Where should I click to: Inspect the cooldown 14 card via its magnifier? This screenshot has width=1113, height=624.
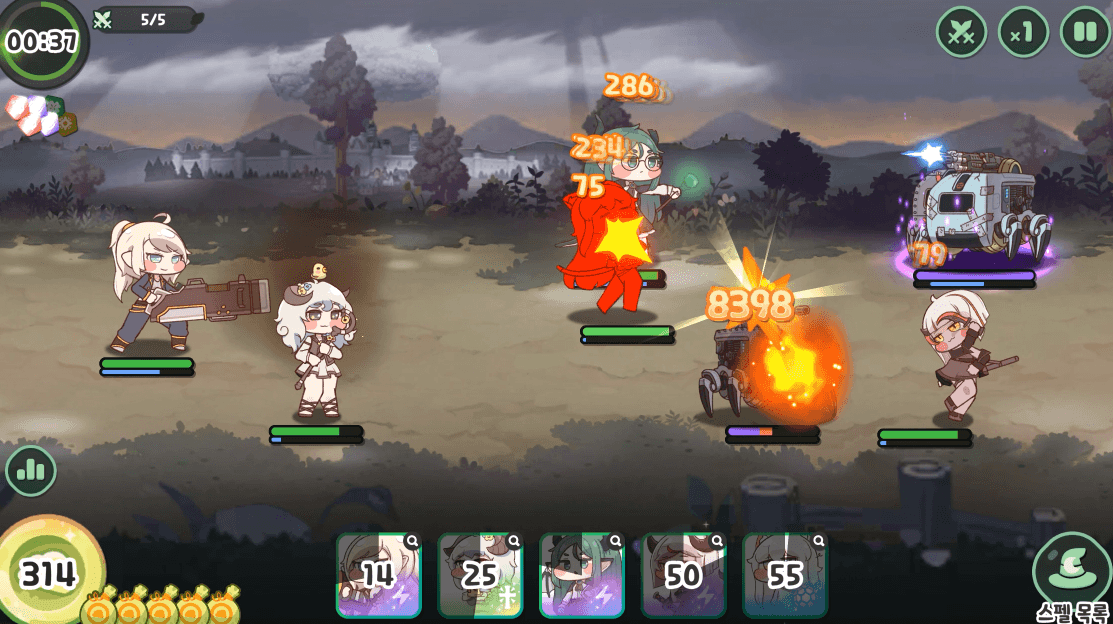[x=412, y=542]
